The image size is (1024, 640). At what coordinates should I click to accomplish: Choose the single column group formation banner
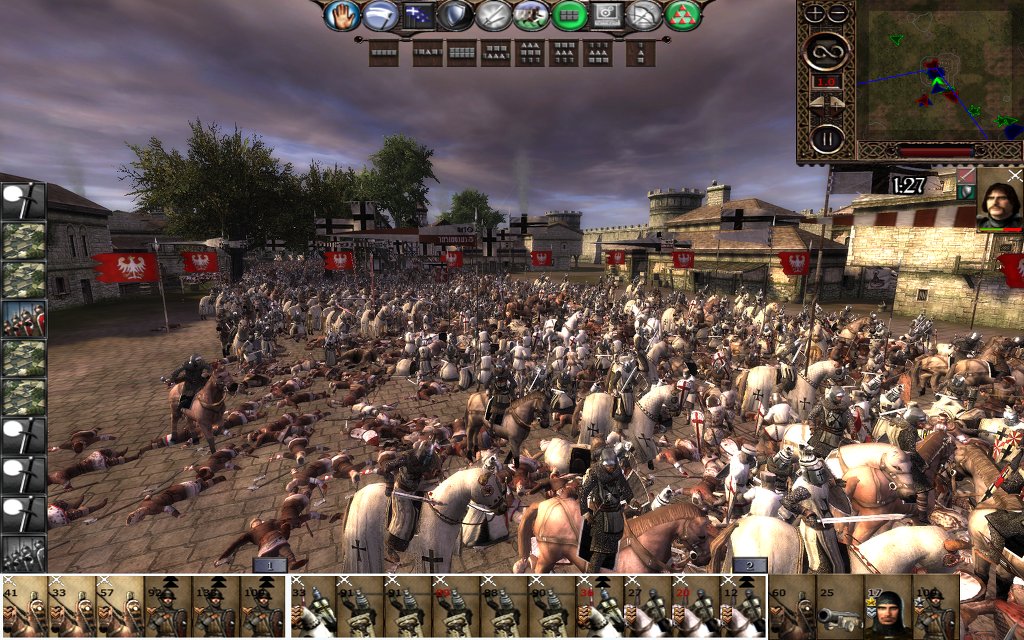640,53
